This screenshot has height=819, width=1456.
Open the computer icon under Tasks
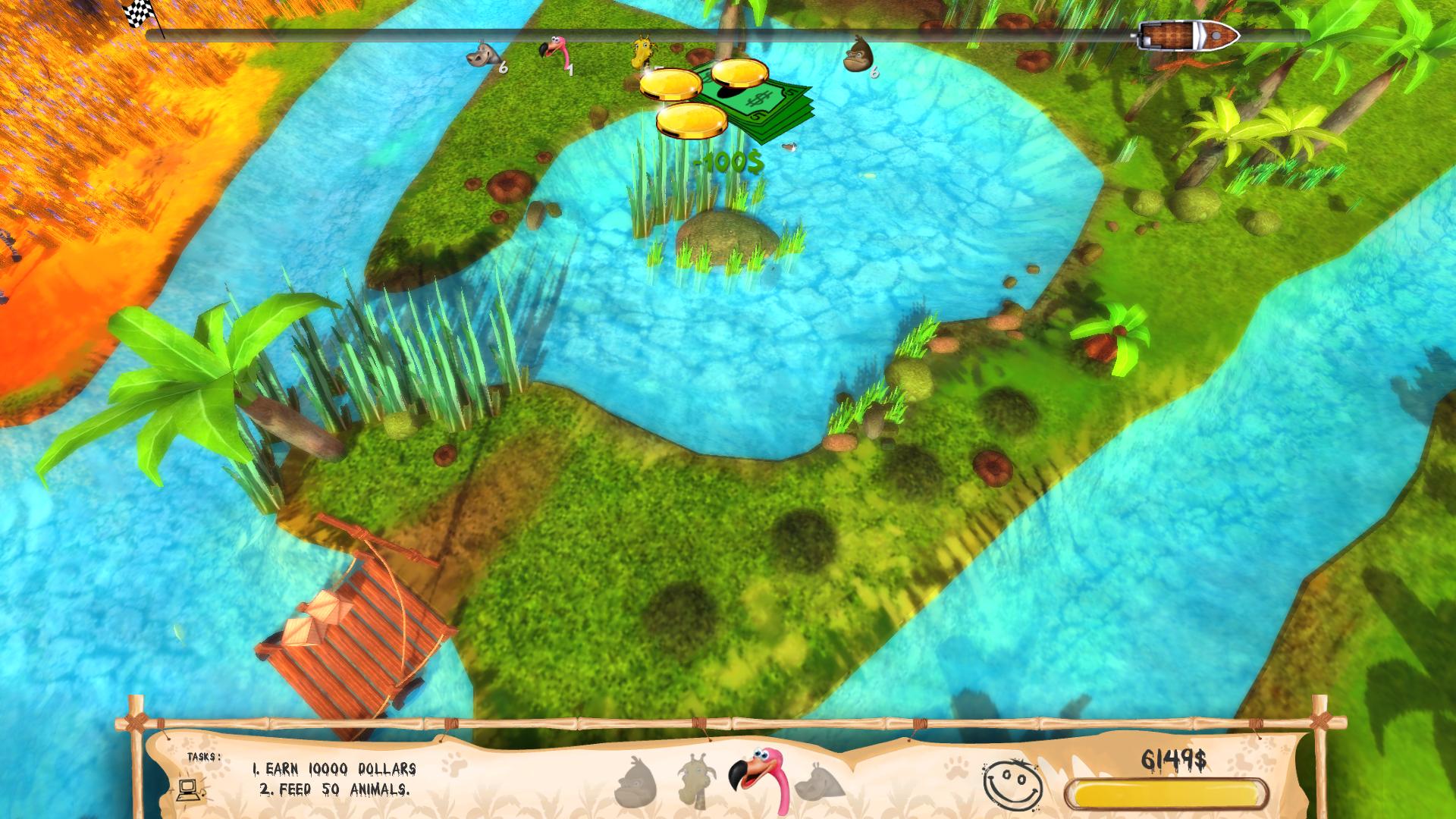tap(190, 788)
